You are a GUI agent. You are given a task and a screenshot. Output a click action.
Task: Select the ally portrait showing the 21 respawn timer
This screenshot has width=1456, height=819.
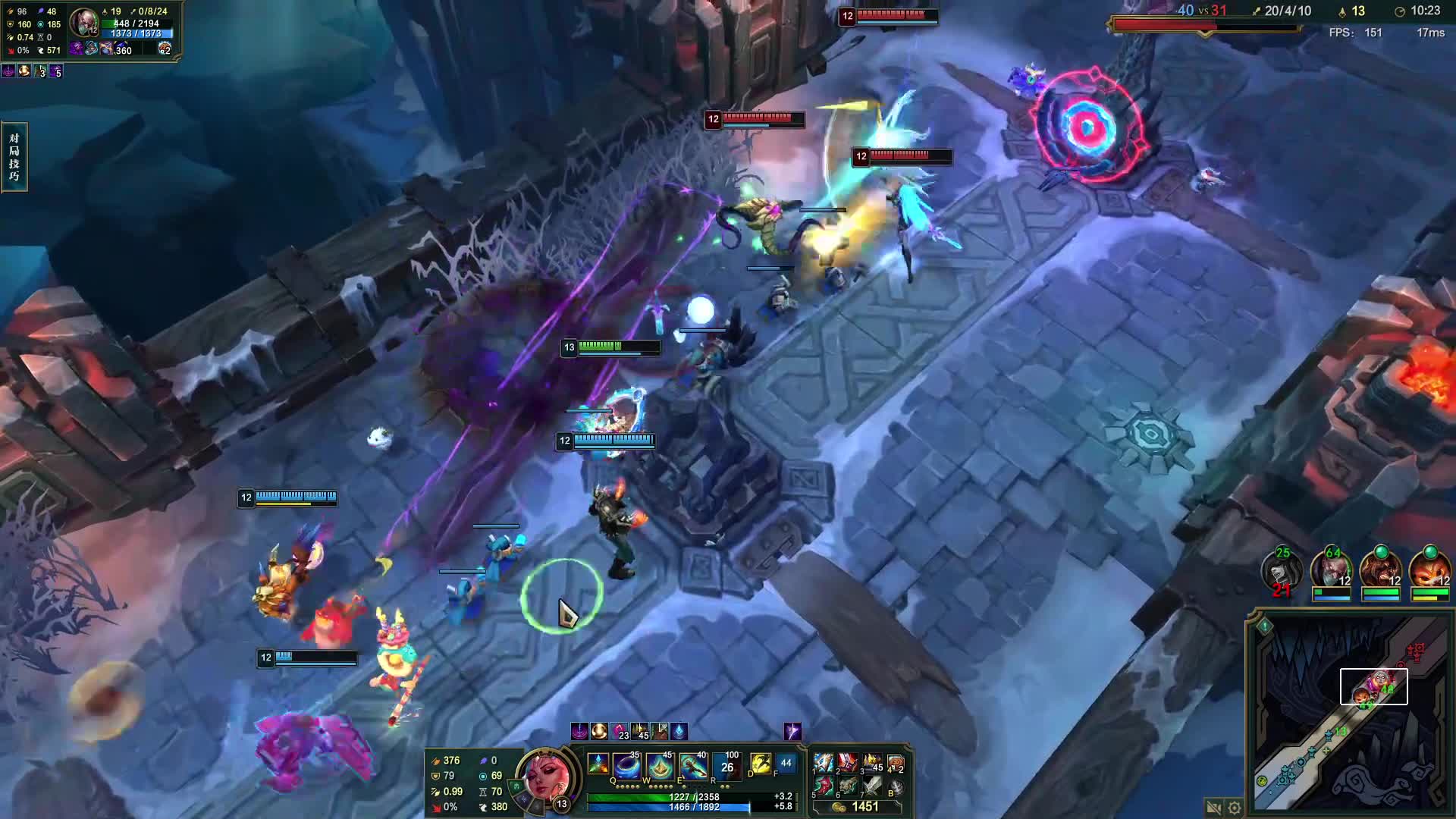1282,571
